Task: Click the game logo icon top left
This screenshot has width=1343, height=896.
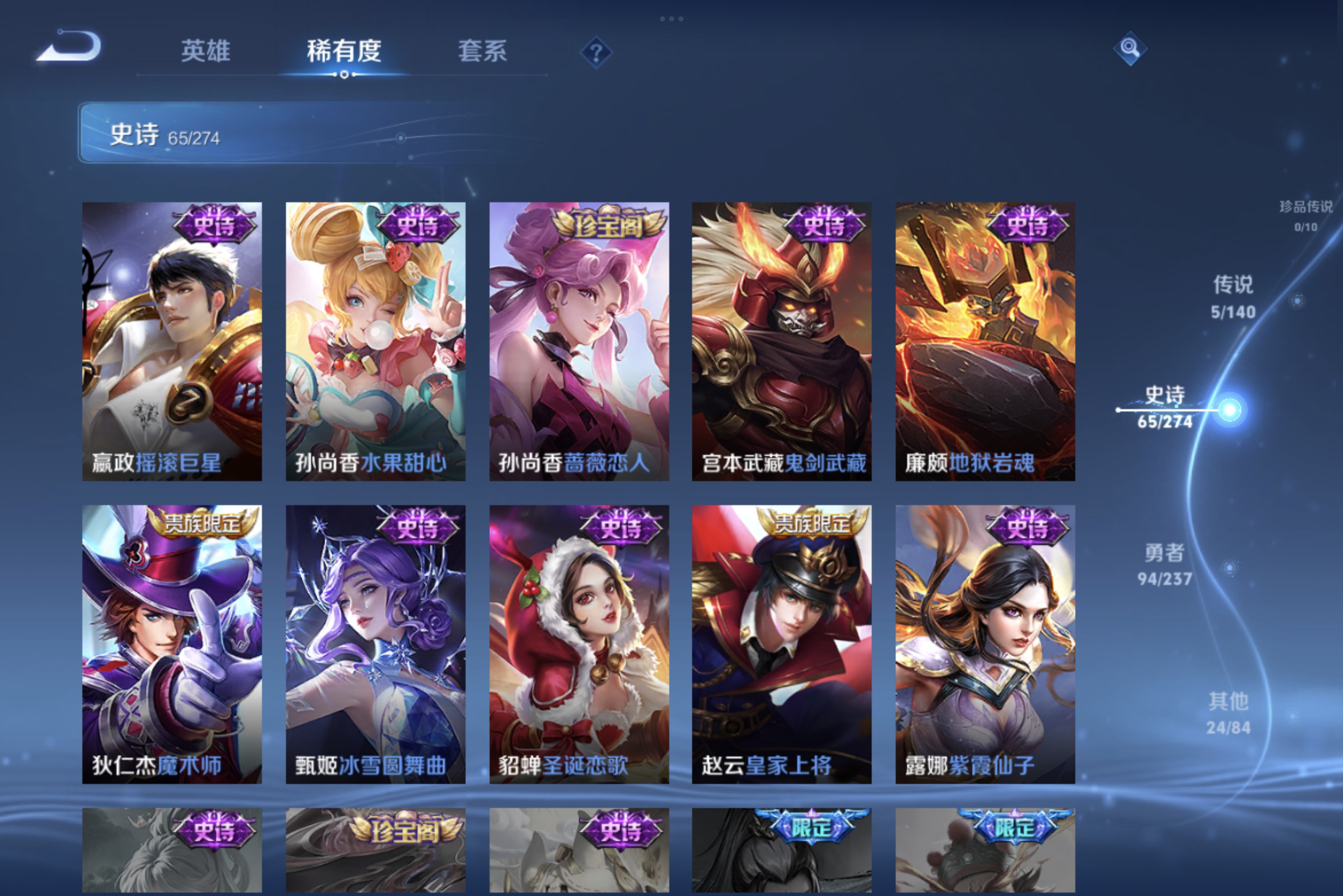Action: click(x=68, y=49)
